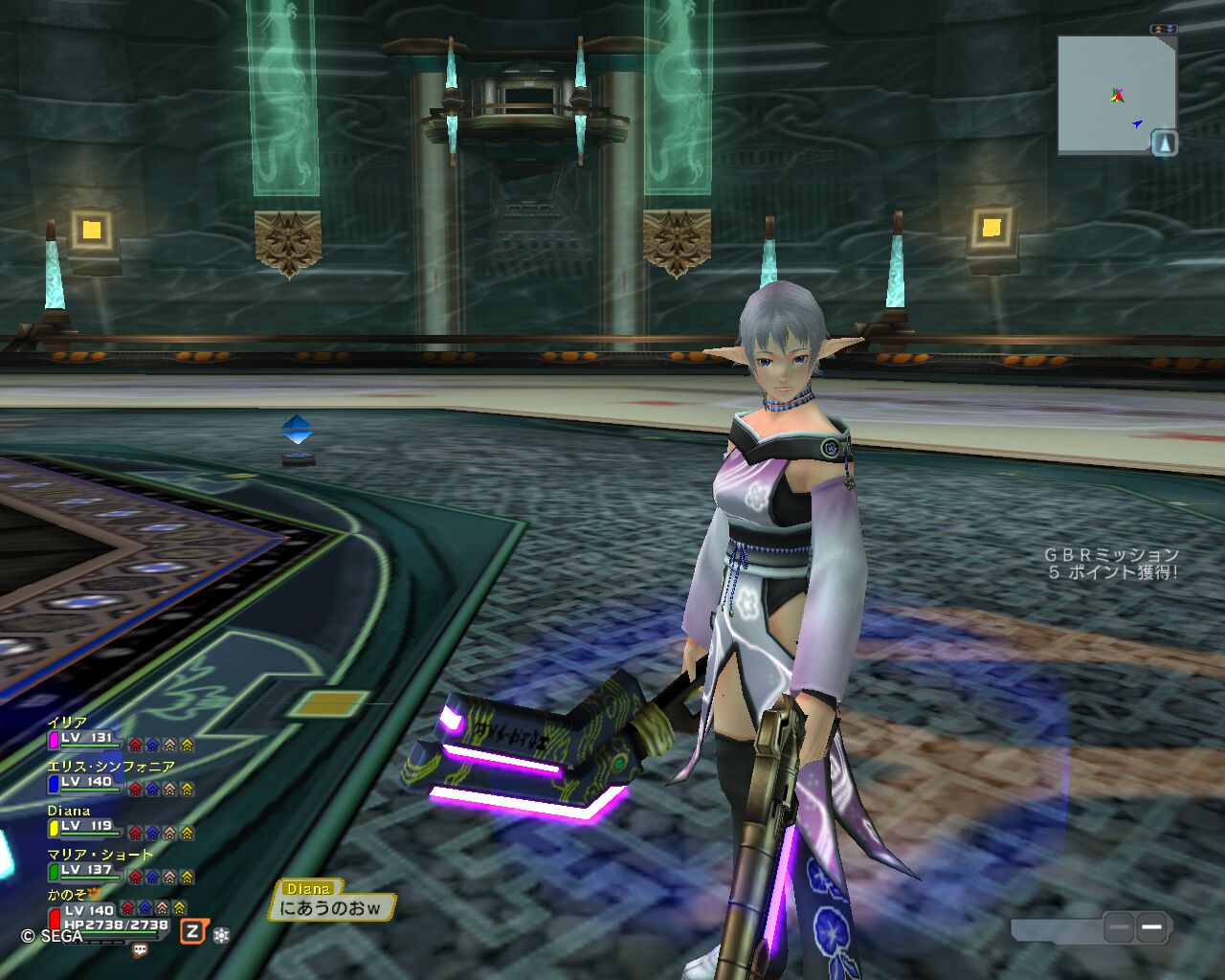Select party member イリア level 131
The image size is (1225, 980).
(86, 738)
